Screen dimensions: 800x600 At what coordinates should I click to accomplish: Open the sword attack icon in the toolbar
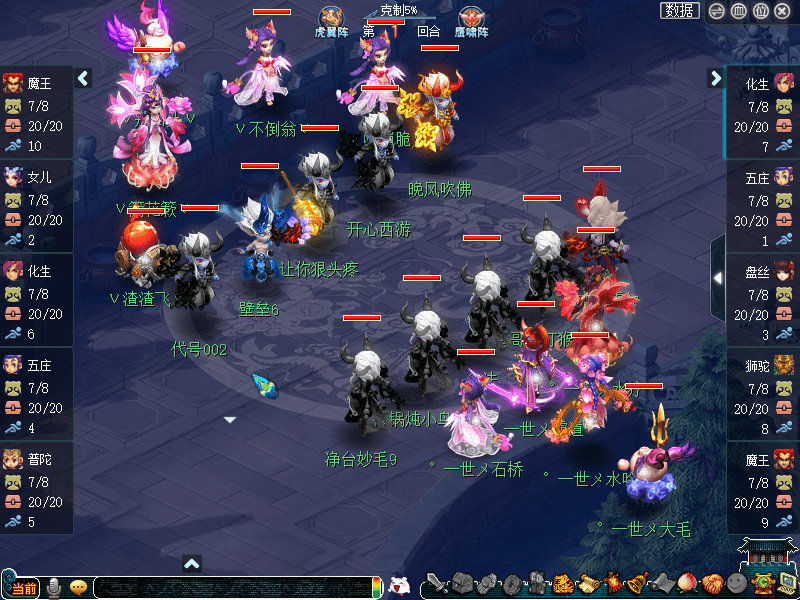click(x=436, y=583)
